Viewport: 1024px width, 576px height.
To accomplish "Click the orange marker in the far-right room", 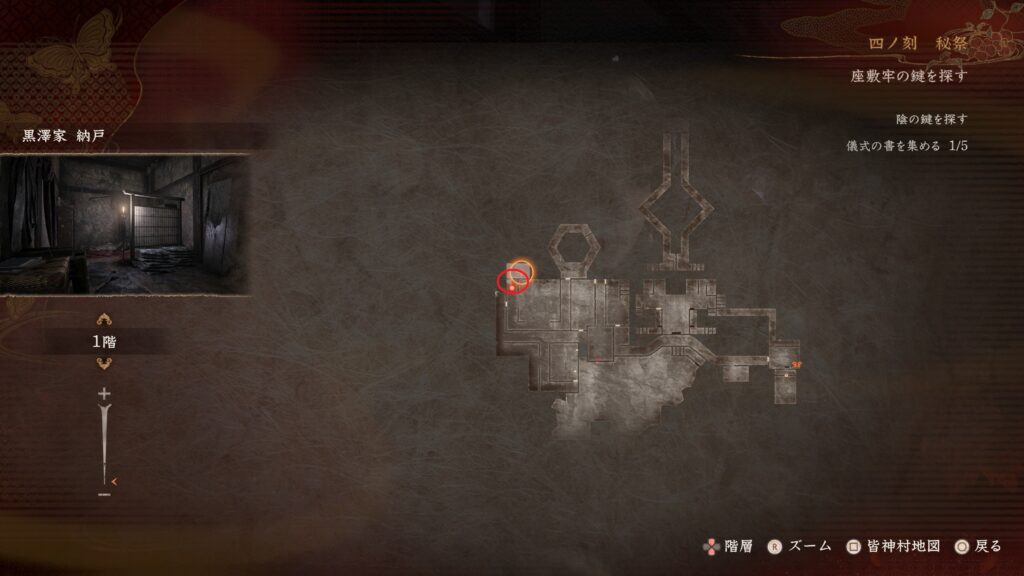I will point(796,365).
